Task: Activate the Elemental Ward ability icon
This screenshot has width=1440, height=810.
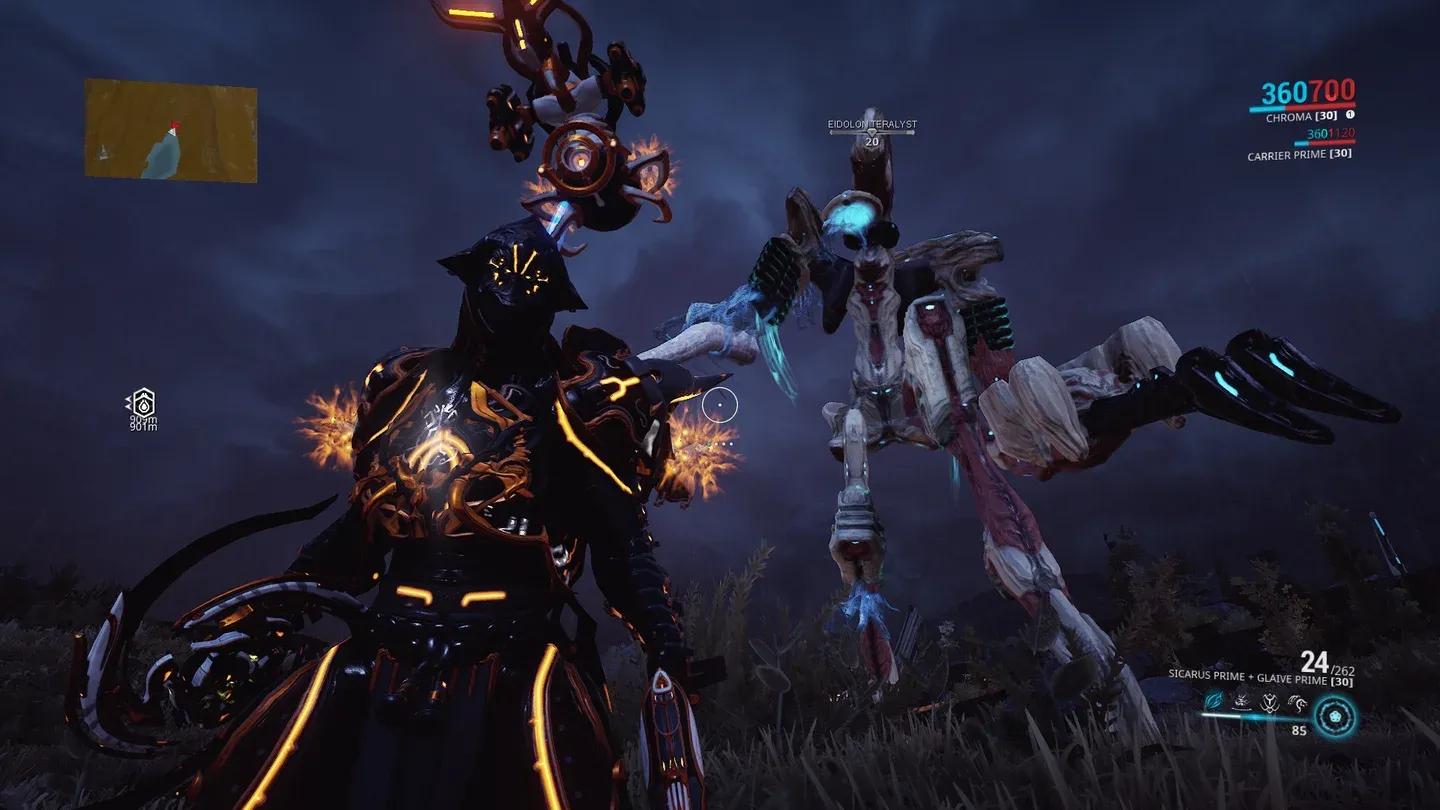Action: click(x=1240, y=701)
